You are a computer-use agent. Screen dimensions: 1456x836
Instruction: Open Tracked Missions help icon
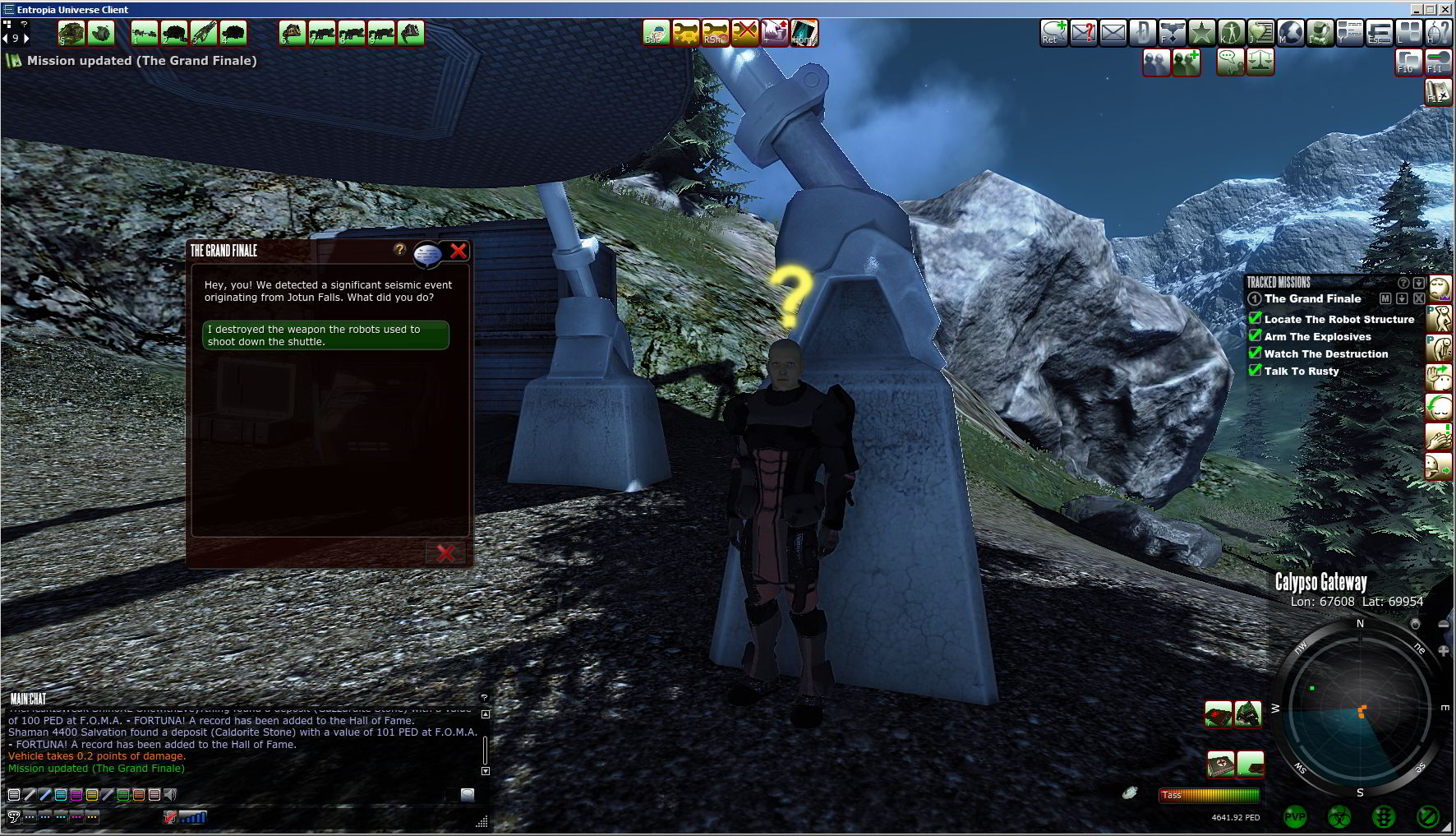[x=1403, y=282]
